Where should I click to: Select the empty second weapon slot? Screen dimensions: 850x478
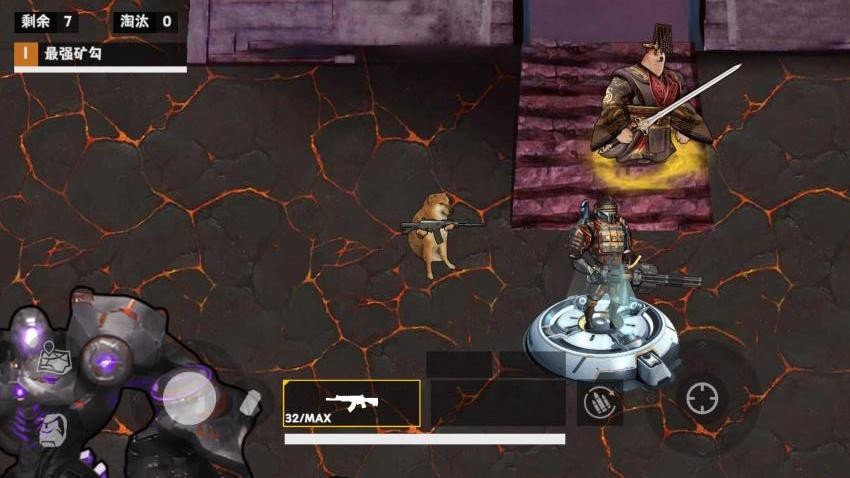pos(497,404)
